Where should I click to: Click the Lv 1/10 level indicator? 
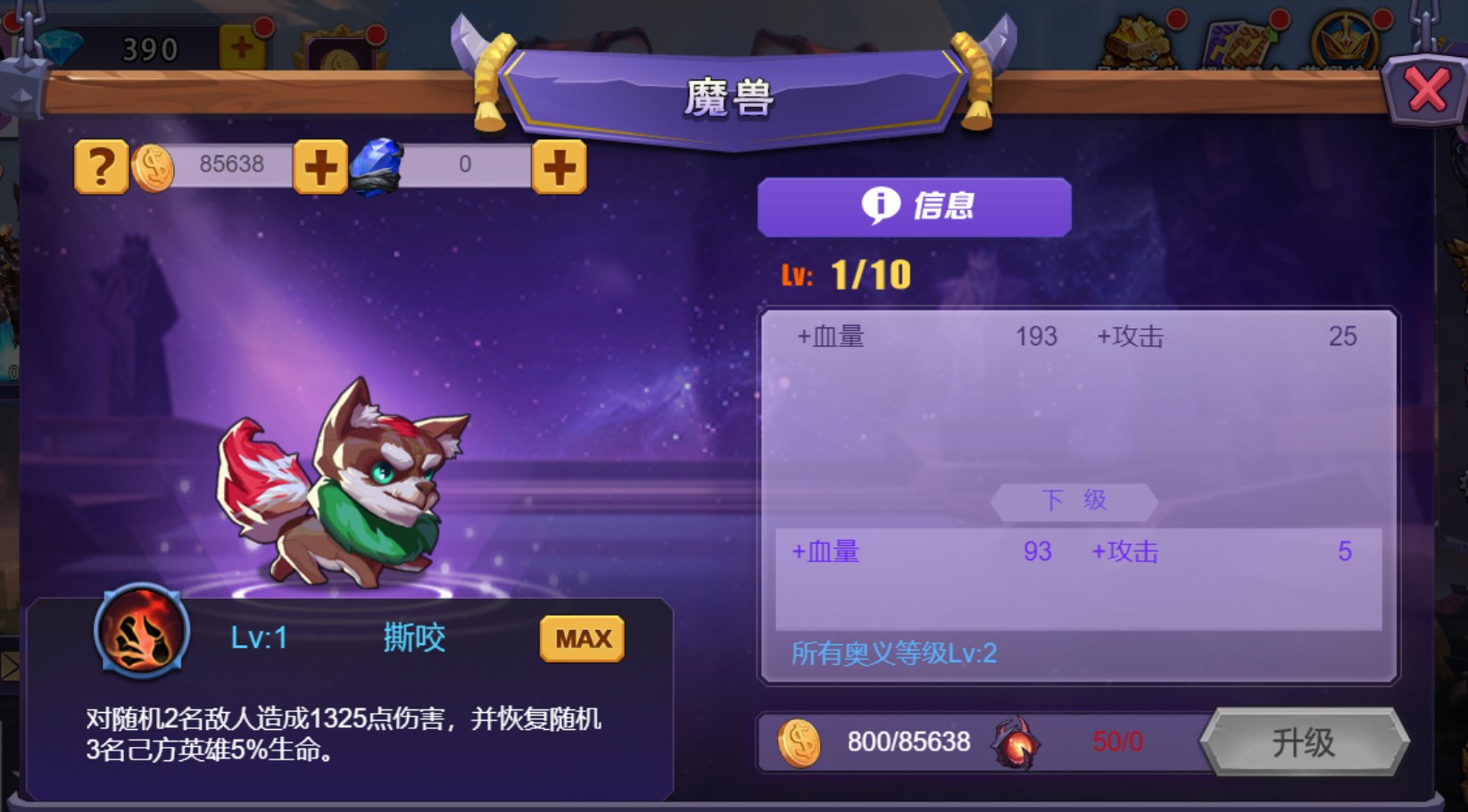843,274
